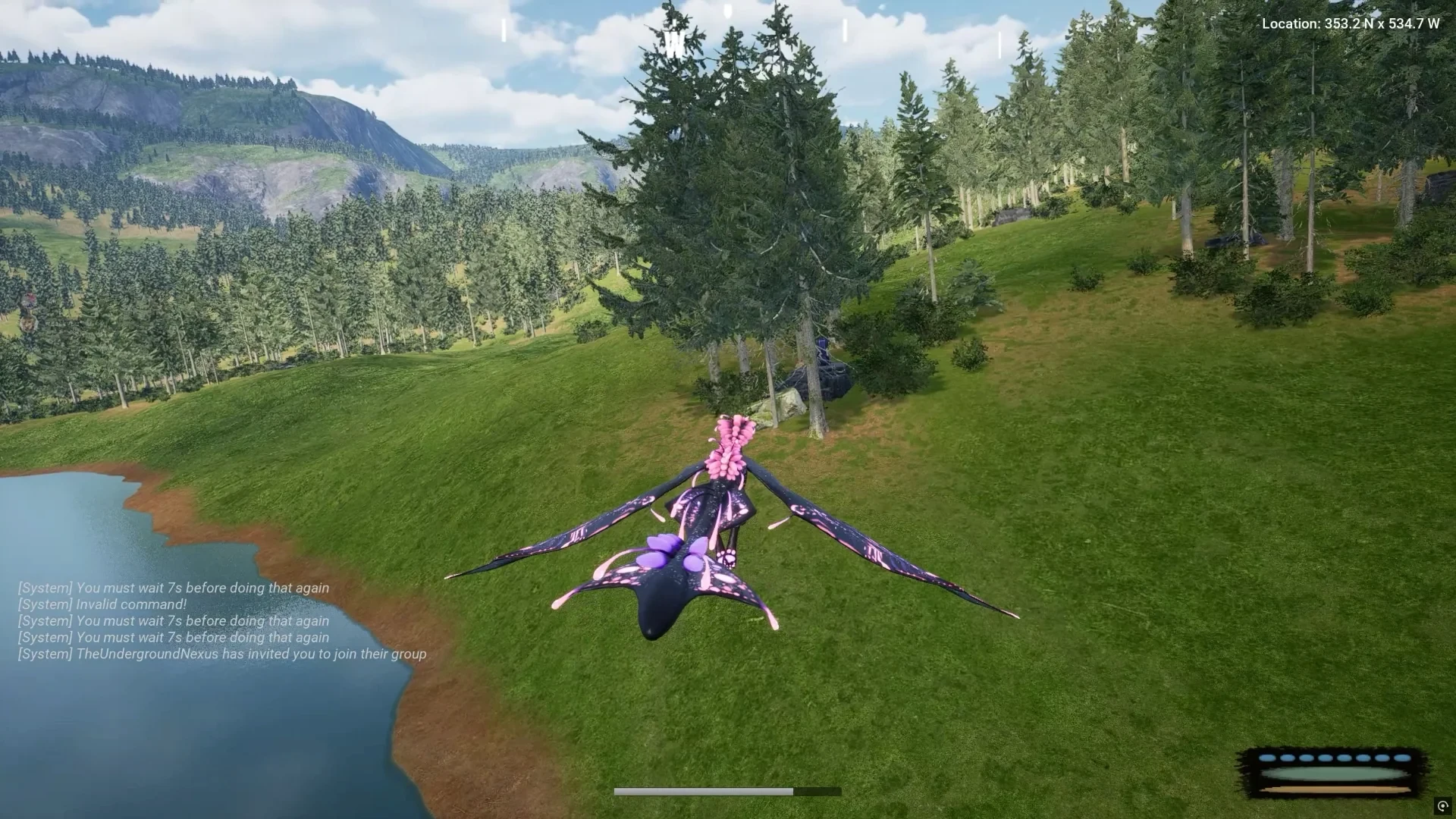Click the Invalid command system message
1456x819 pixels.
pos(101,604)
